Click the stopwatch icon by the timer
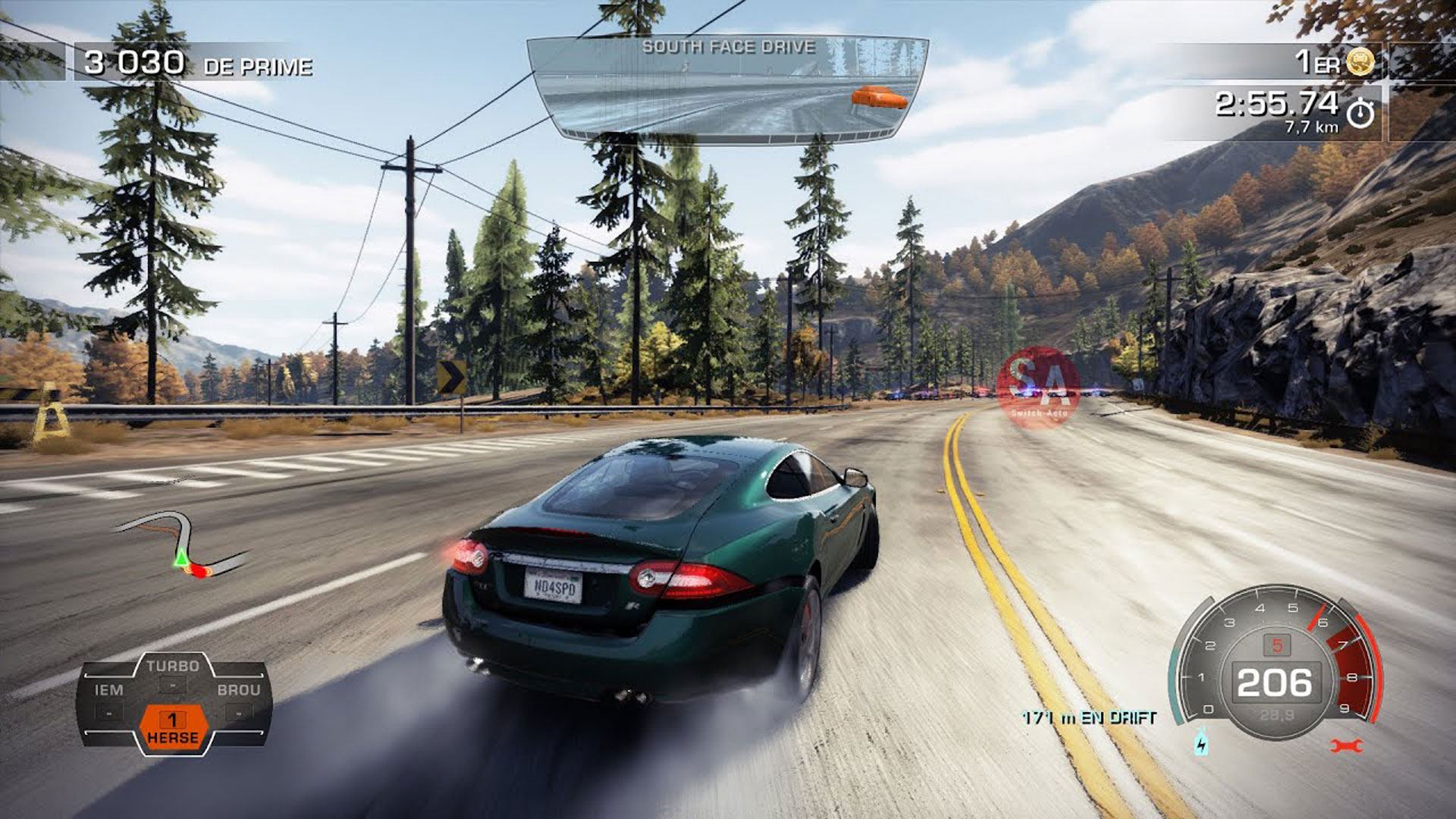This screenshot has width=1456, height=819. tap(1360, 114)
